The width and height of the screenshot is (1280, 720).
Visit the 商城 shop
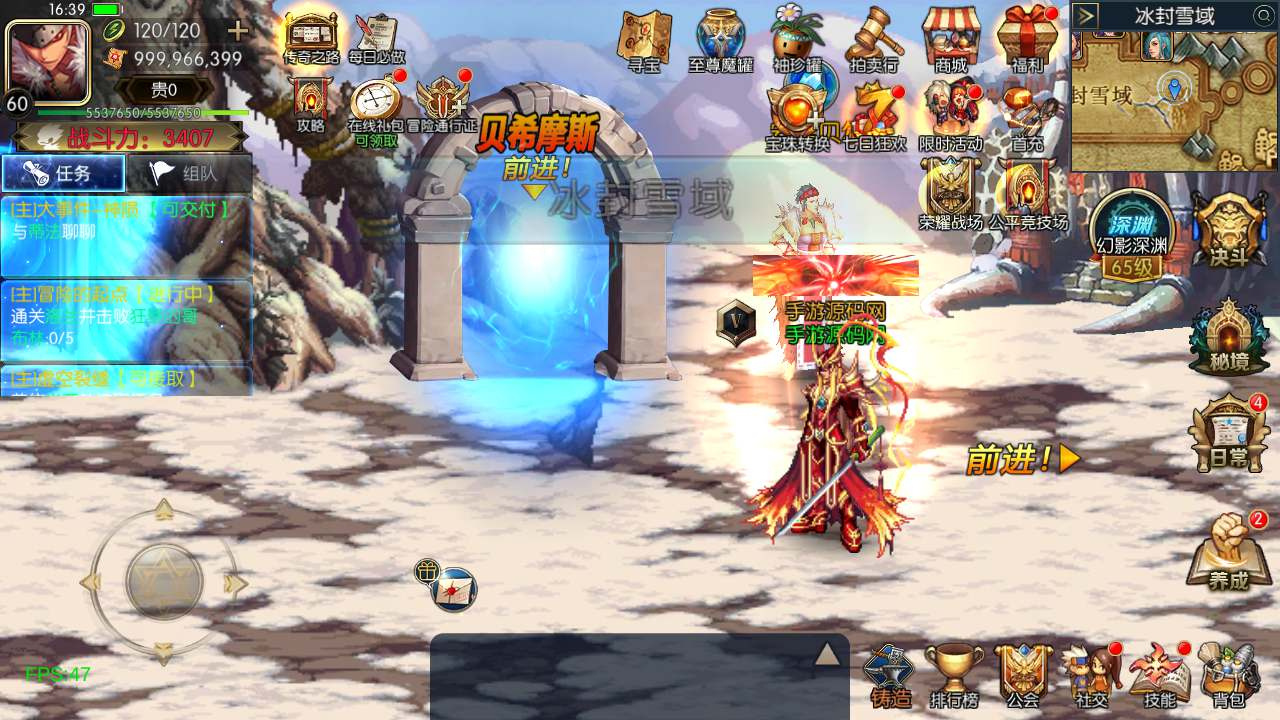(951, 40)
